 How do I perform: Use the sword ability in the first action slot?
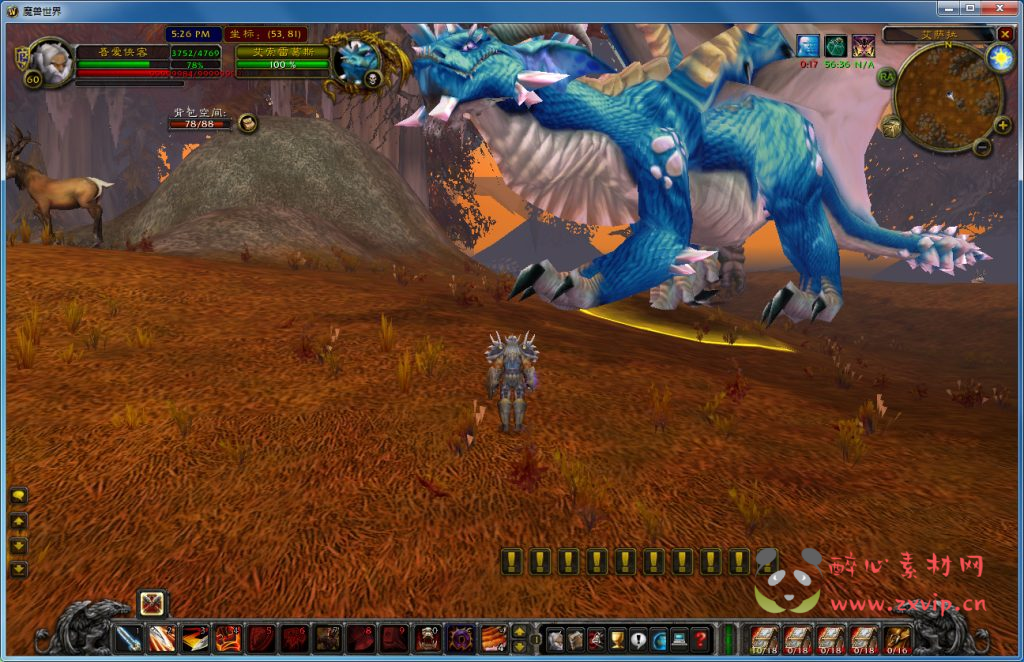point(129,638)
